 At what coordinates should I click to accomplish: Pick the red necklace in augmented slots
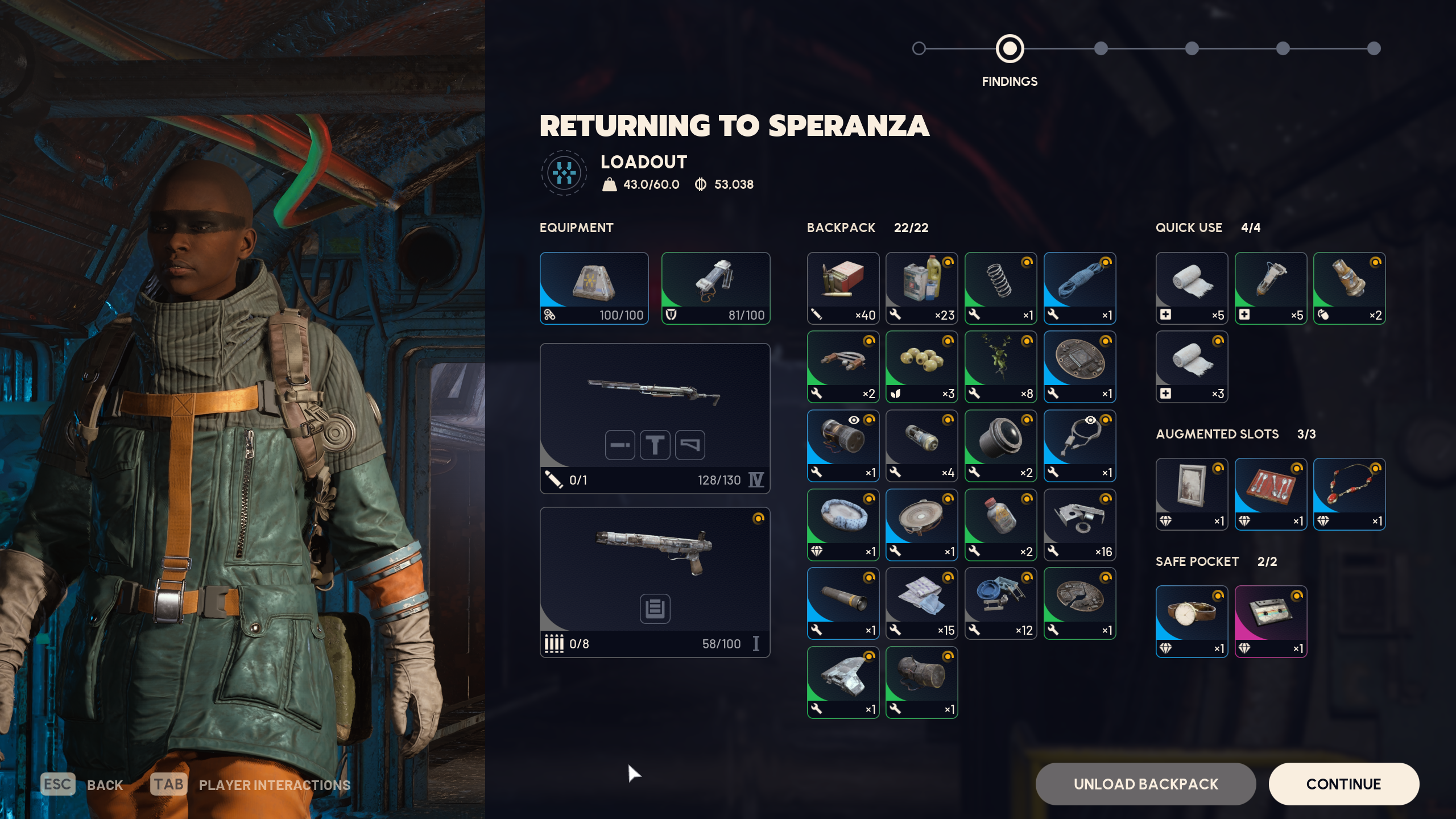coord(1349,494)
